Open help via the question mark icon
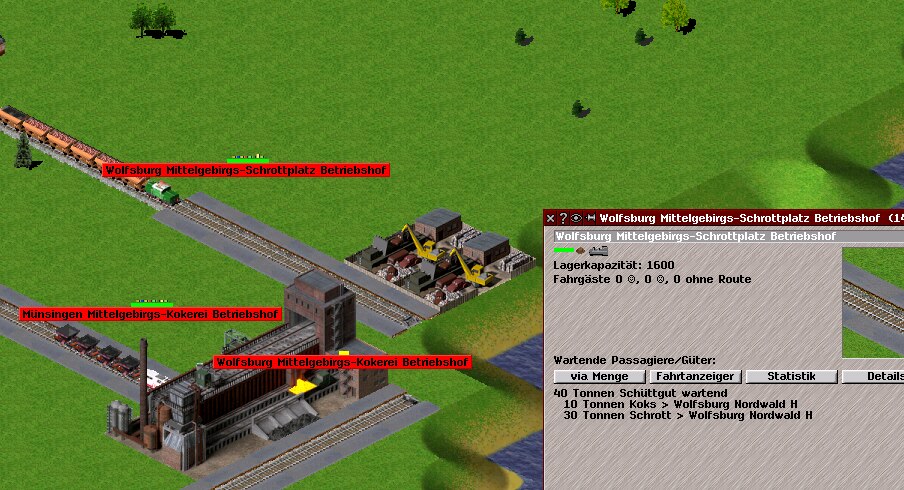This screenshot has height=490, width=904. [563, 218]
